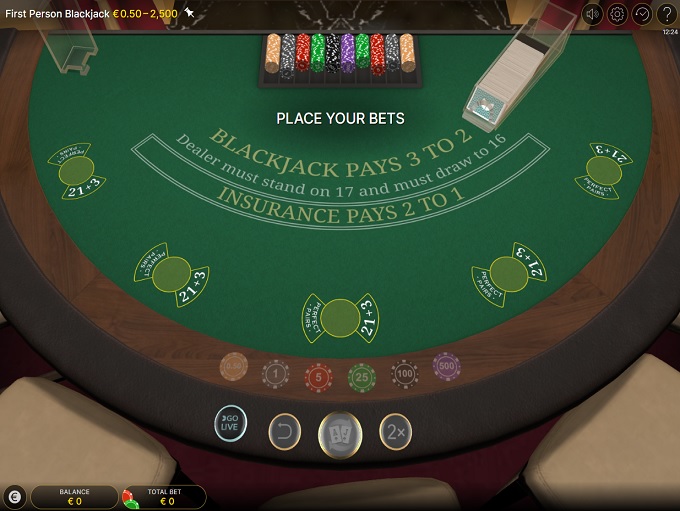
Task: Pick the red 5 chip
Action: [x=319, y=376]
